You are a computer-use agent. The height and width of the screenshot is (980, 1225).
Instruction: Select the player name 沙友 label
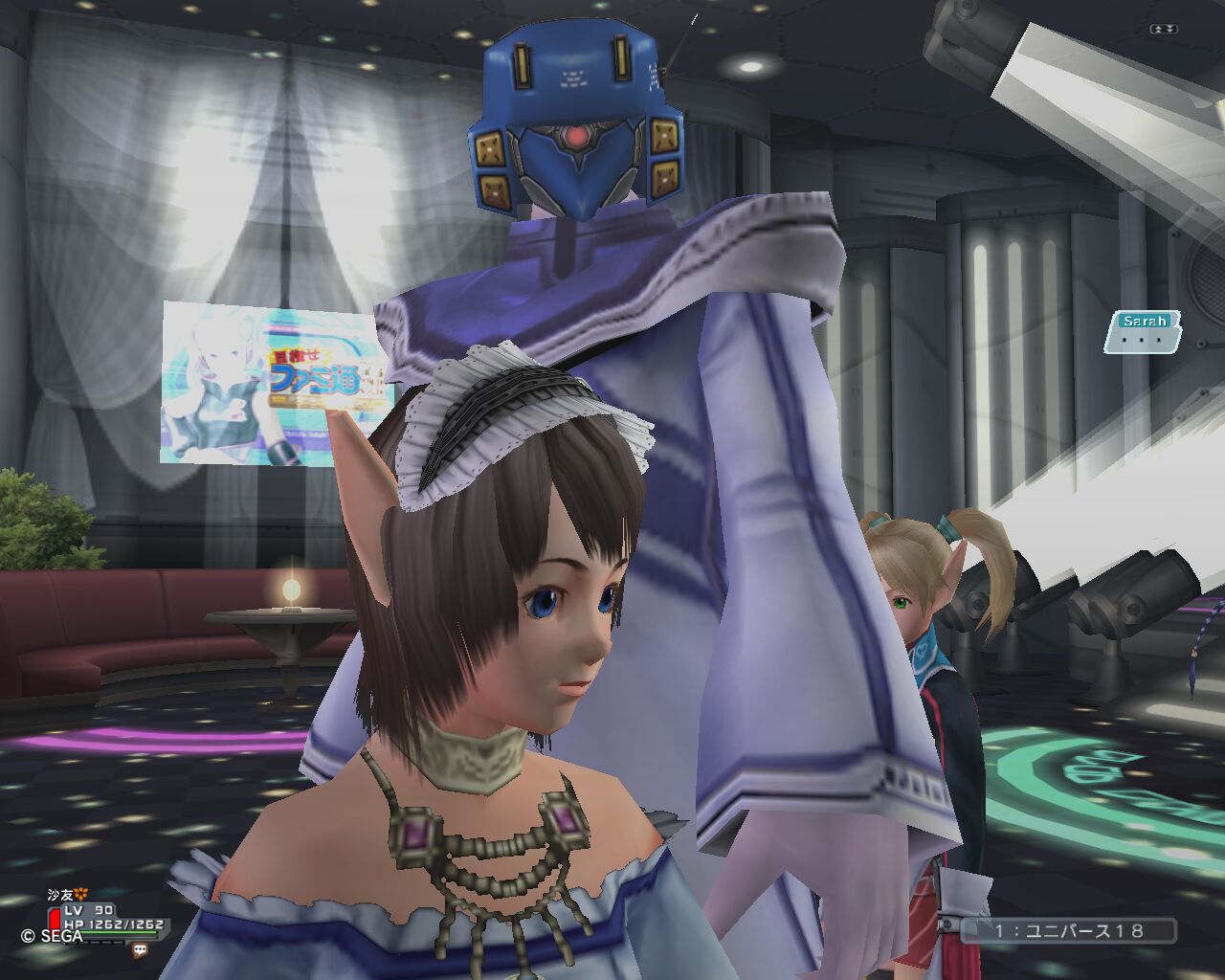point(62,895)
